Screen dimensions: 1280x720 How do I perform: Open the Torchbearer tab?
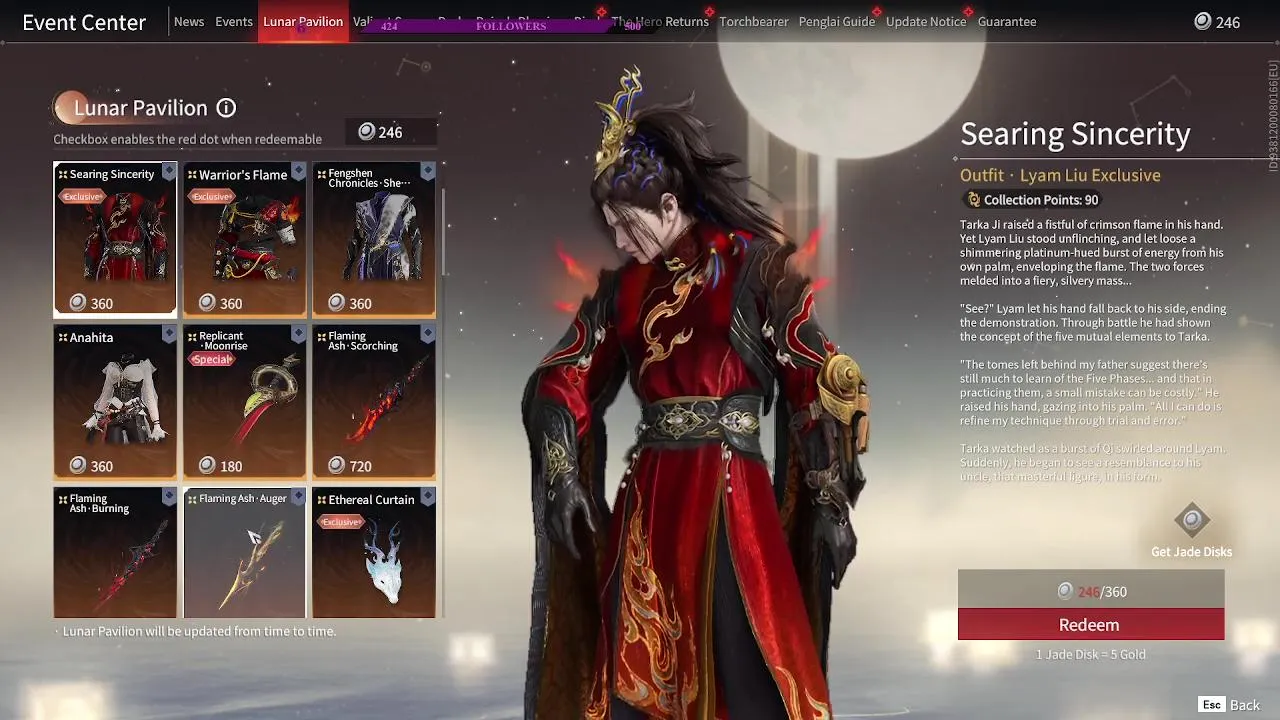click(753, 21)
